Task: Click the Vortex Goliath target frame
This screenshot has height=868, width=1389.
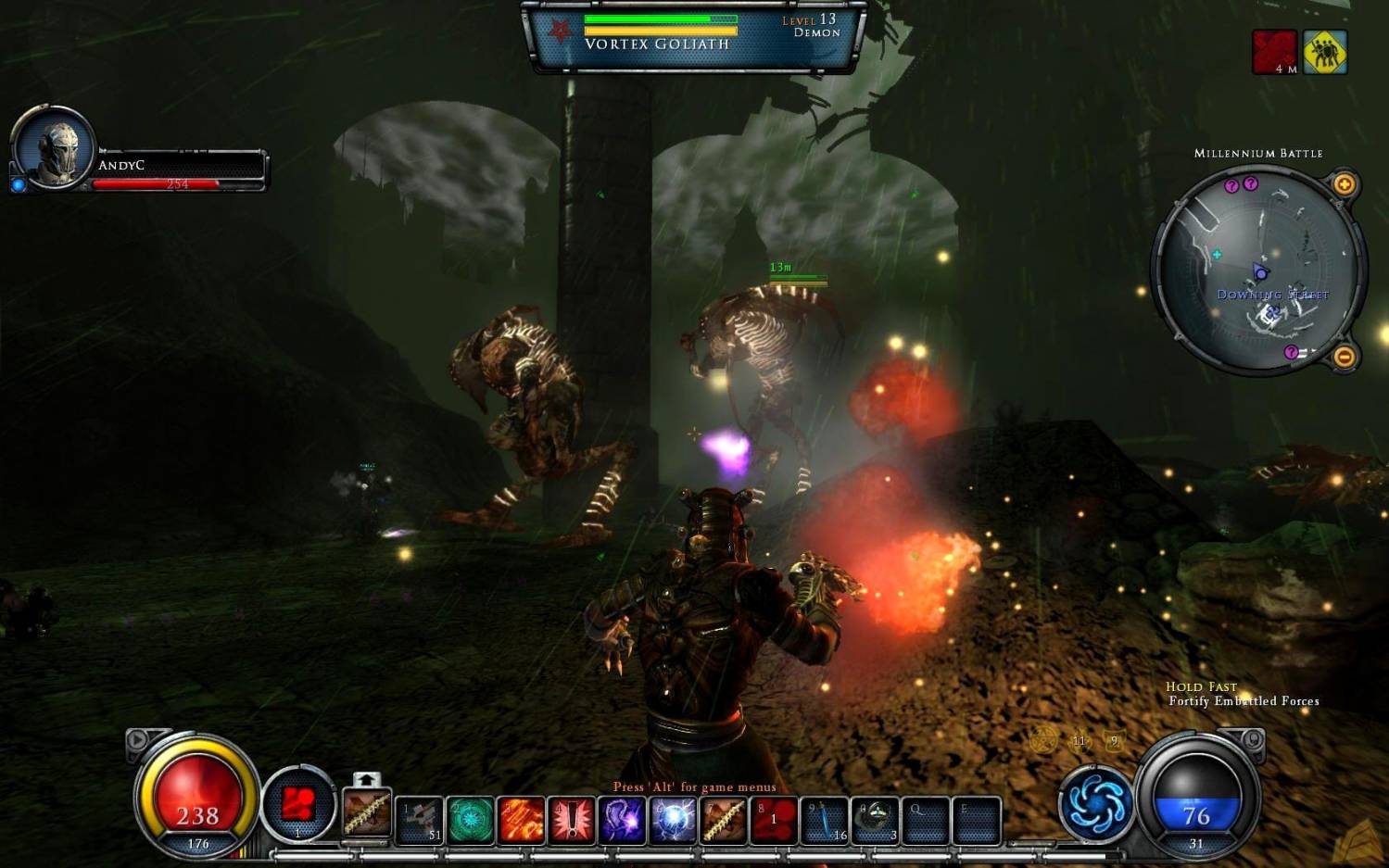Action: pos(694,37)
